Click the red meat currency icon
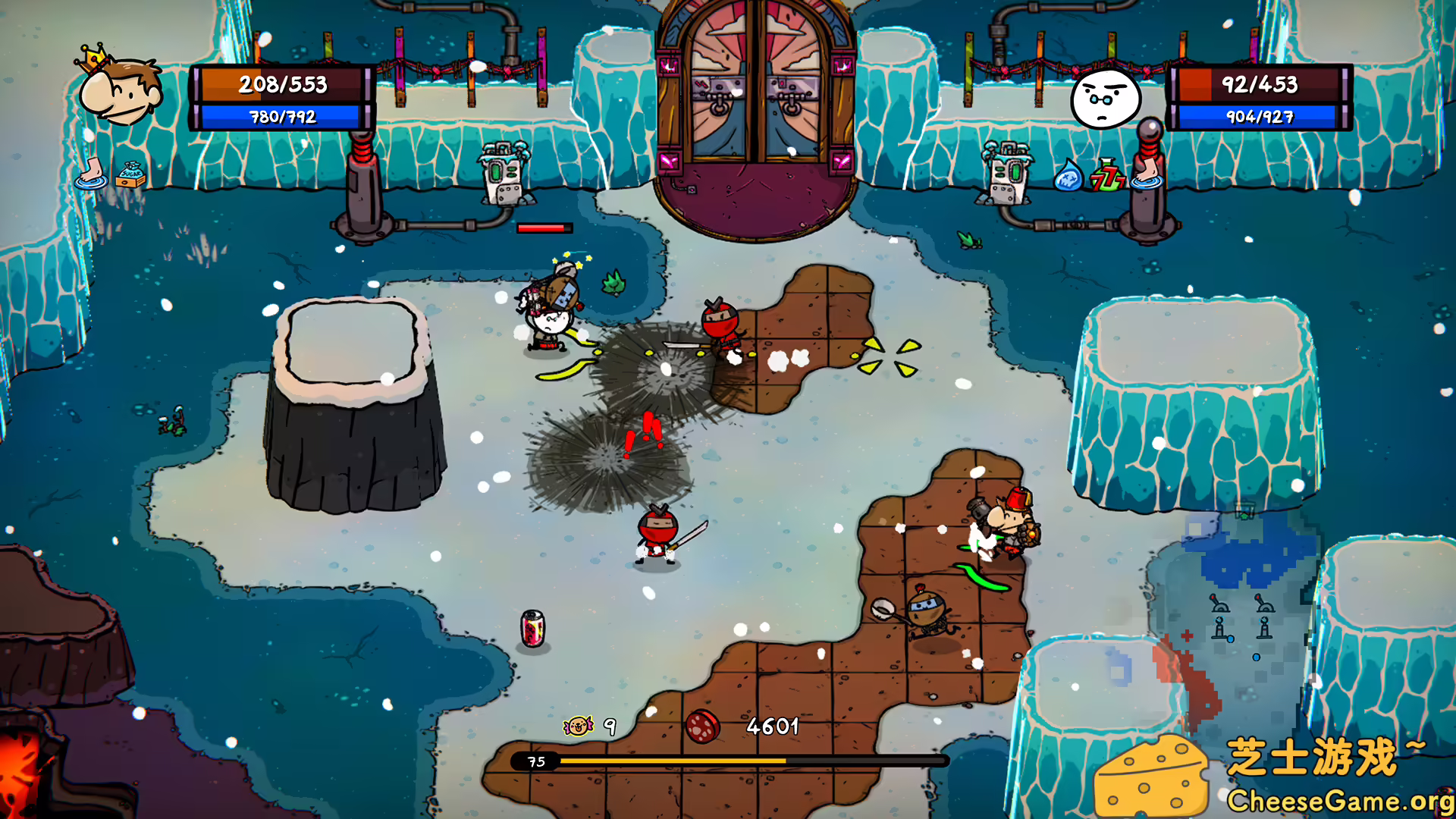This screenshot has width=1456, height=819. [x=702, y=726]
